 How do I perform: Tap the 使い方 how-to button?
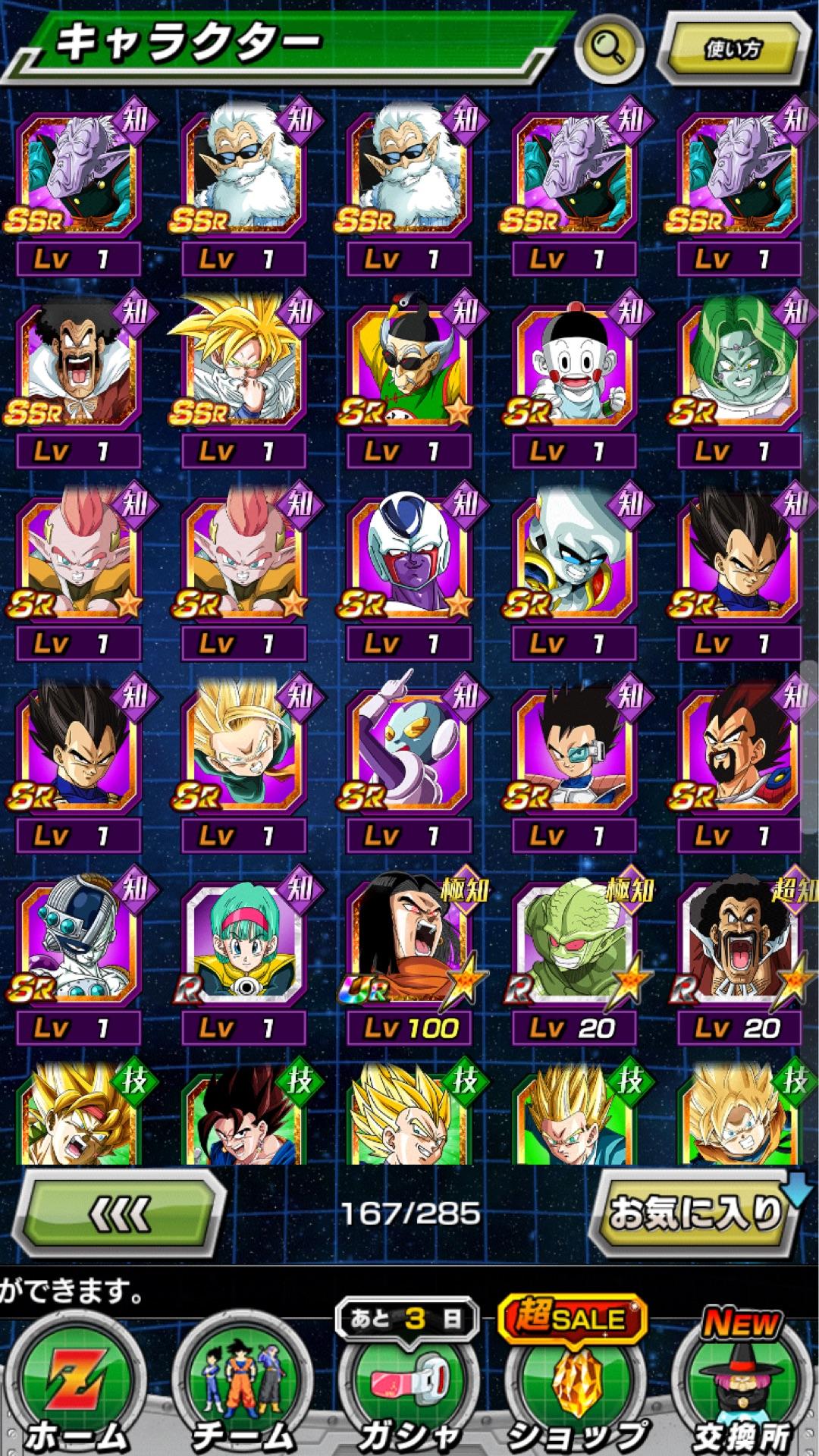point(733,49)
